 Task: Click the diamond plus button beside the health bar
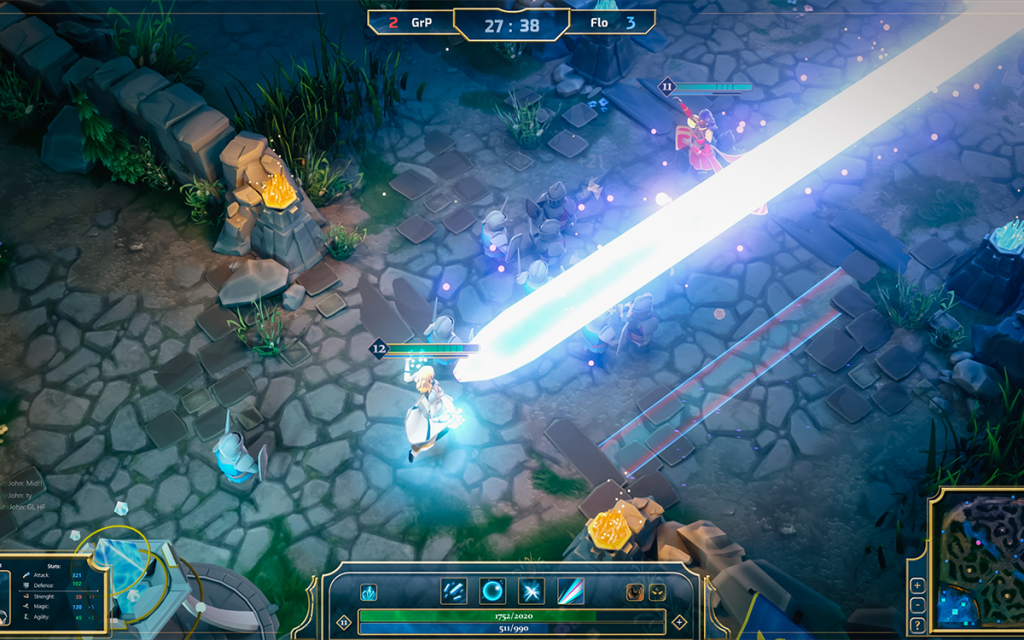click(680, 621)
